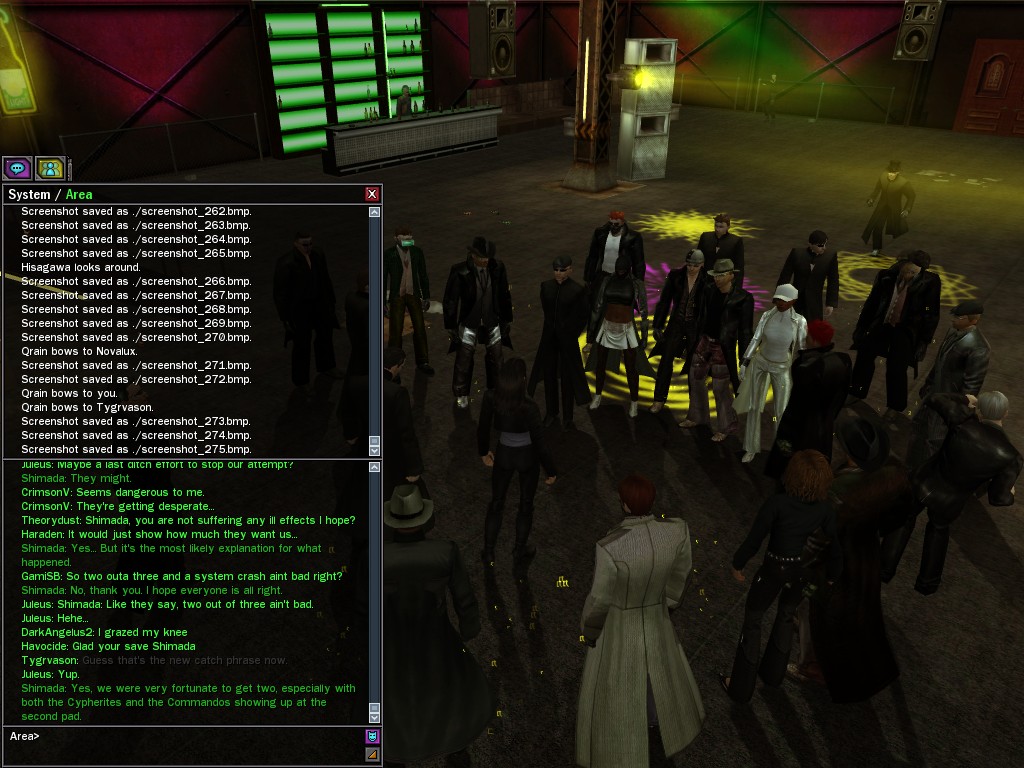
Task: Open the yellow group members icon
Action: [x=50, y=168]
